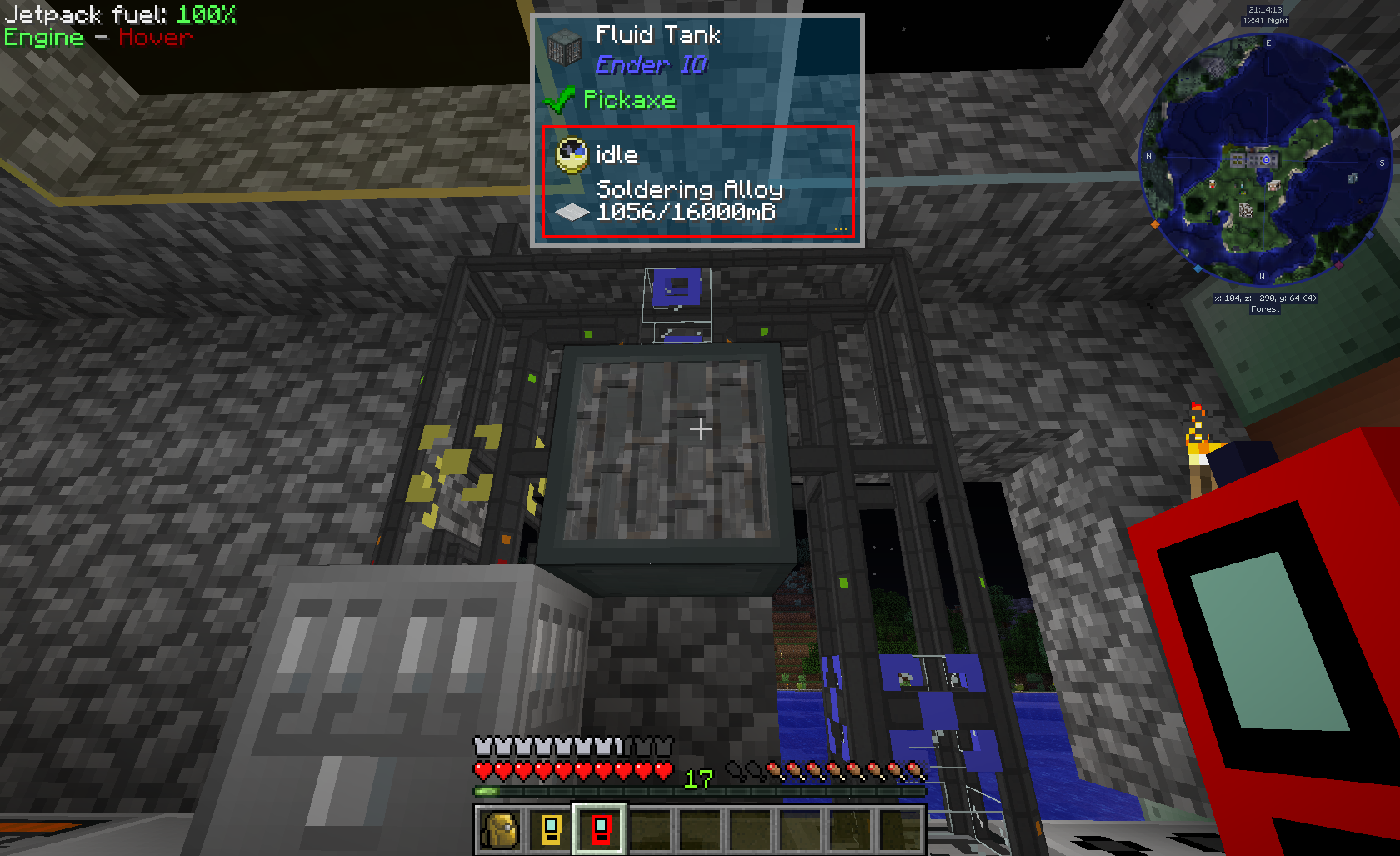Screen dimensions: 1400x856
Task: Click the 12:41 Night time label
Action: [x=1266, y=21]
